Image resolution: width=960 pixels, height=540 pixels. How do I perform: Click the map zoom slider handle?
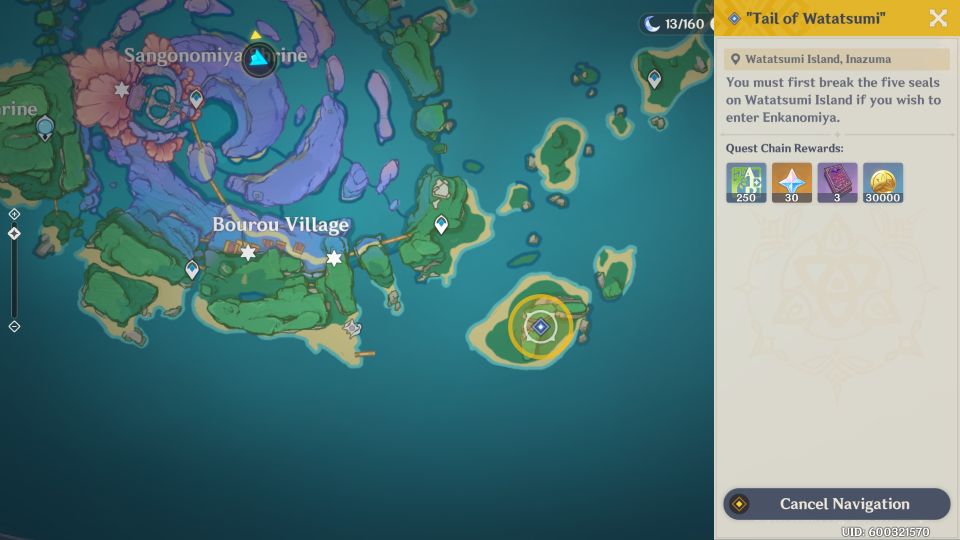coord(14,234)
